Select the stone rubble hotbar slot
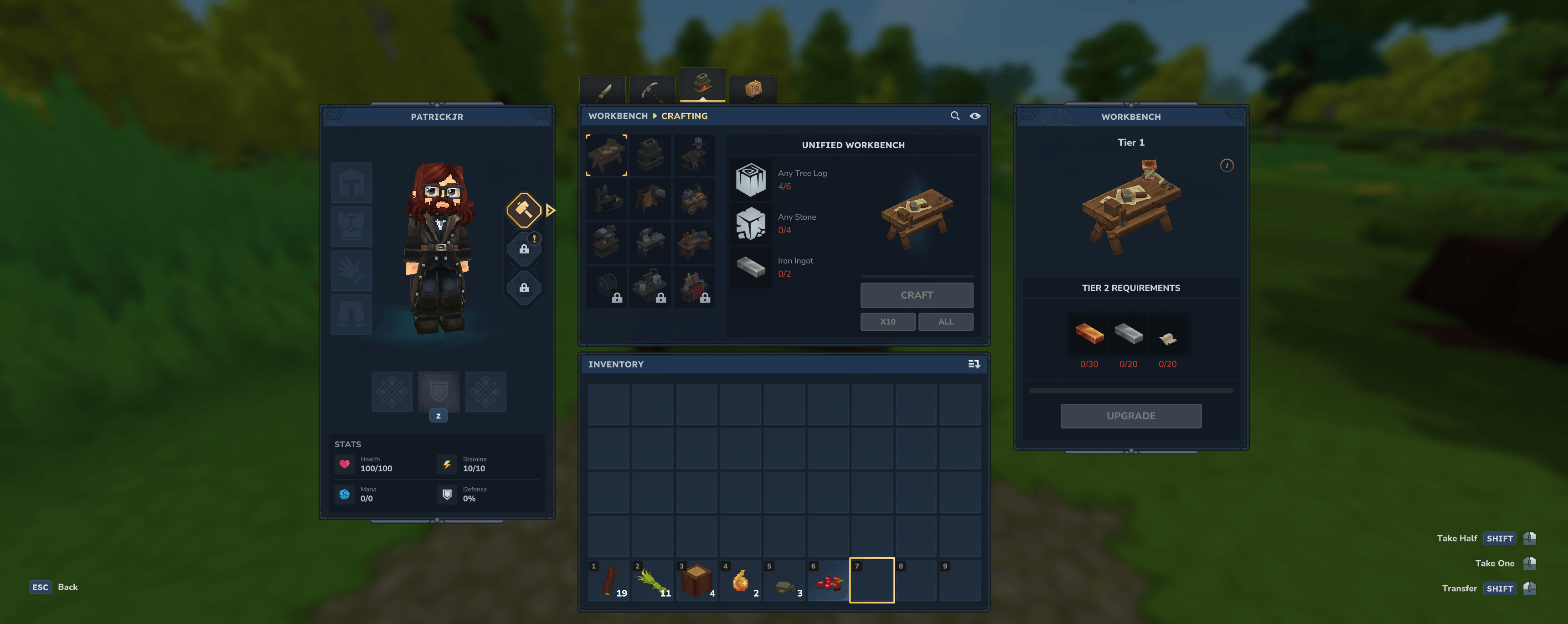The height and width of the screenshot is (624, 1568). coord(784,580)
